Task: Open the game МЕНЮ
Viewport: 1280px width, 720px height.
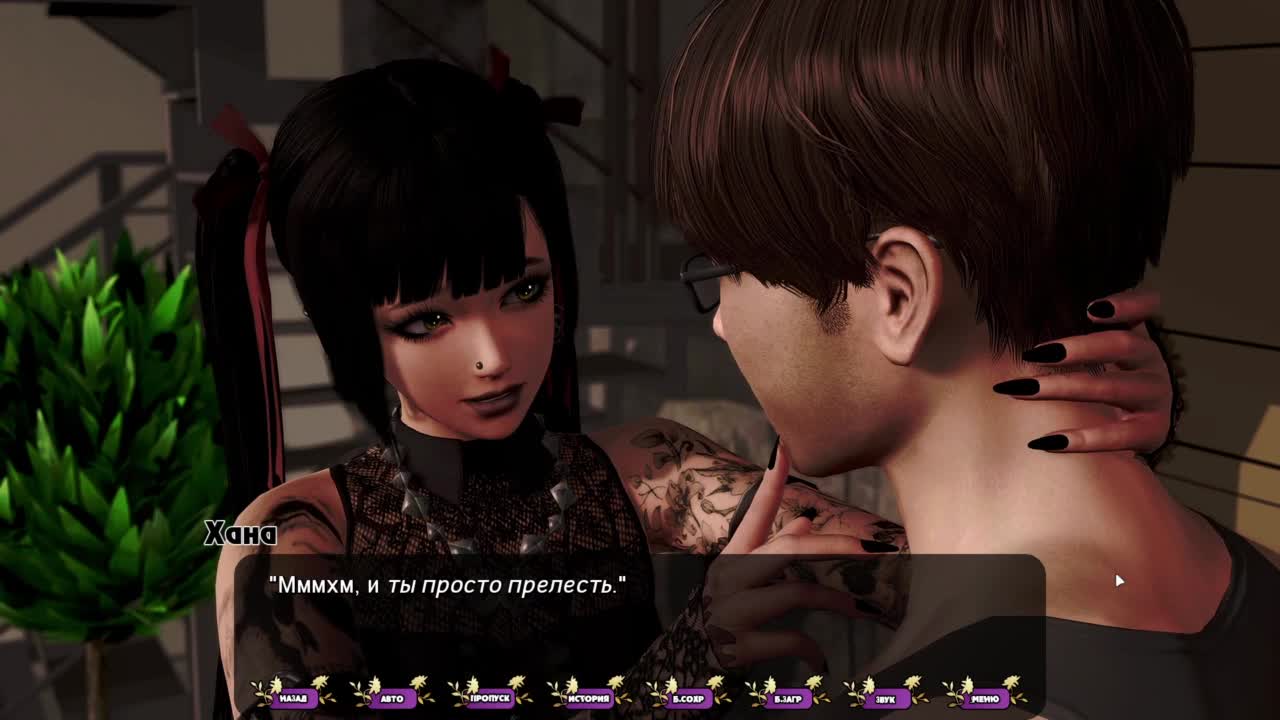Action: pyautogui.click(x=984, y=698)
